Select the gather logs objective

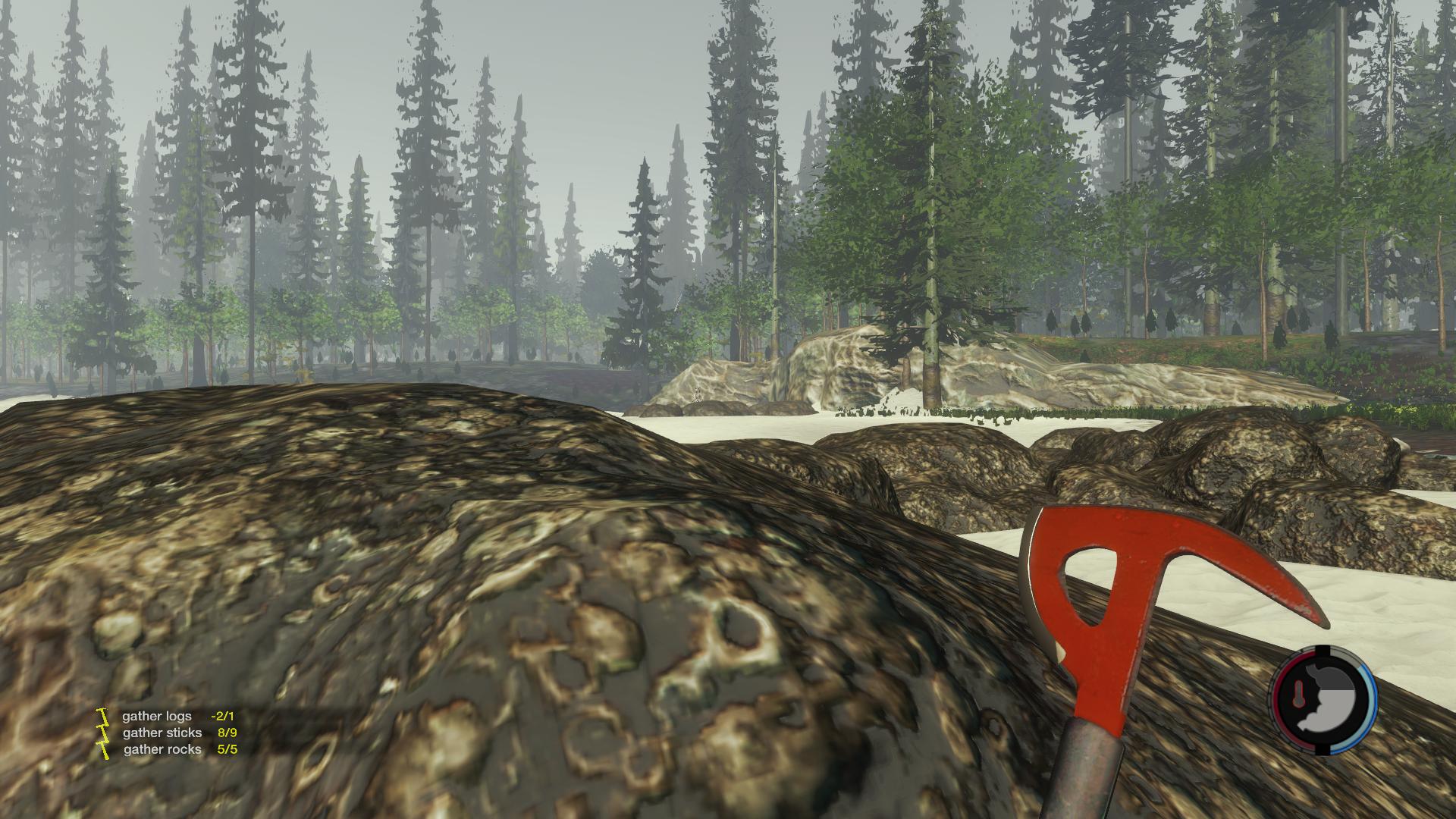click(158, 716)
